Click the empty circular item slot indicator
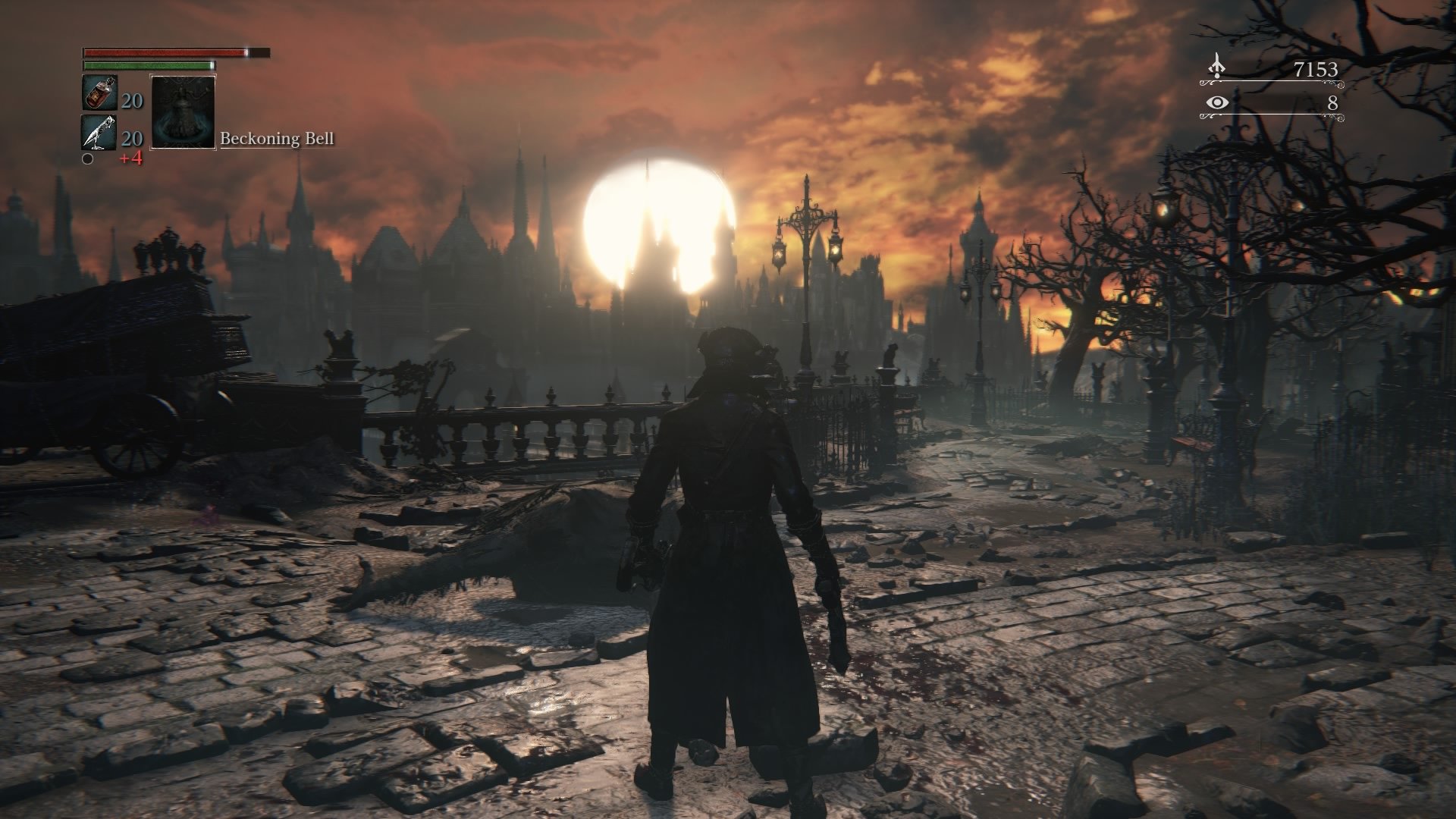1456x819 pixels. (89, 161)
